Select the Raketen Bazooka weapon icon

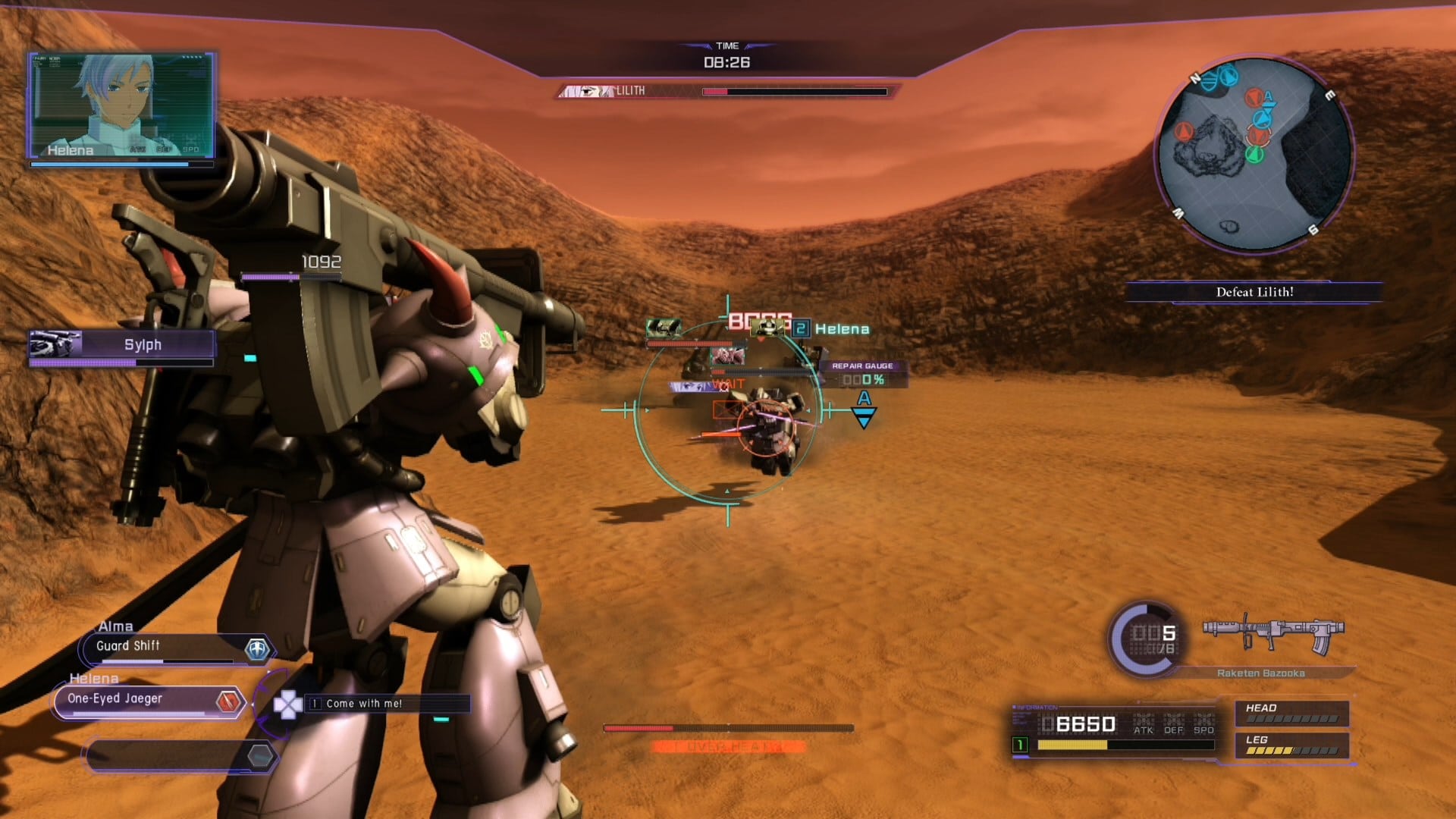(x=1272, y=635)
